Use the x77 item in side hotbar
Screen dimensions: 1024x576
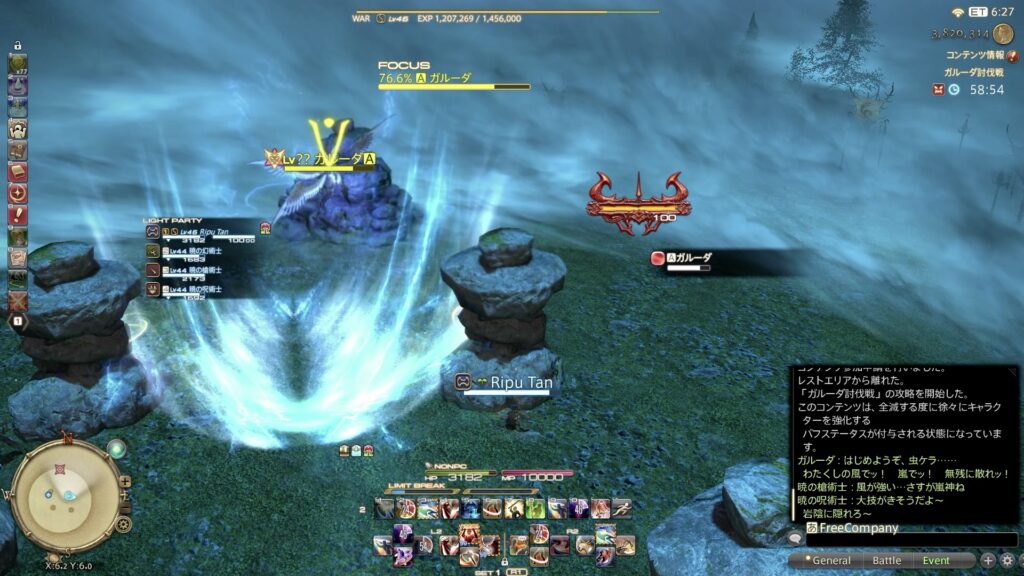click(x=17, y=65)
